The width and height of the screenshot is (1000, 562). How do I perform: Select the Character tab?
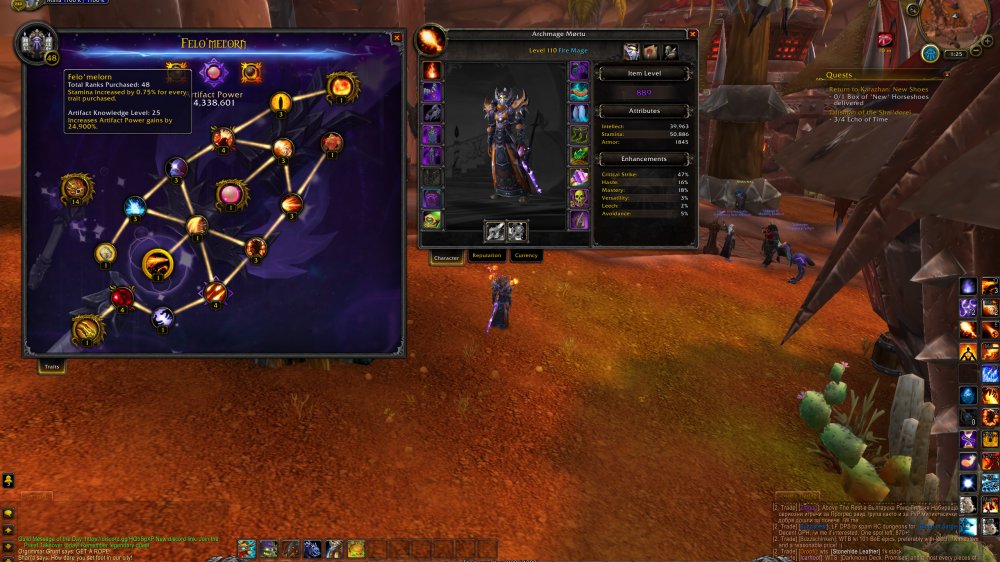pyautogui.click(x=446, y=258)
